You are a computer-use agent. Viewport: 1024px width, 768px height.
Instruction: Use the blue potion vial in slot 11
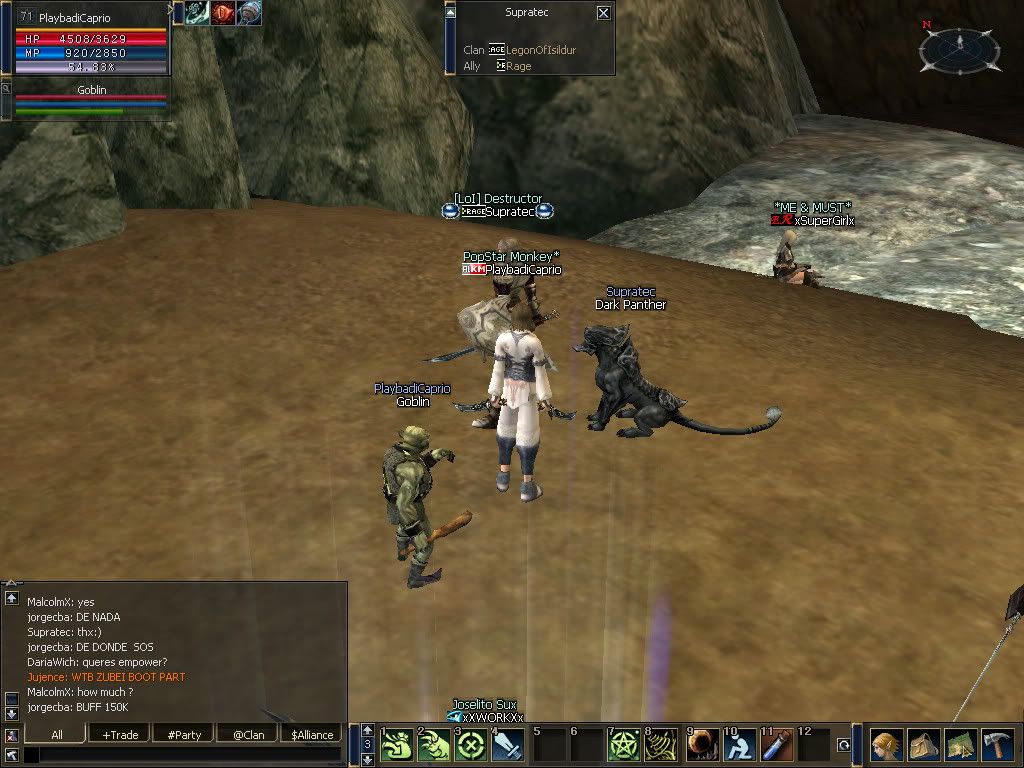click(x=778, y=745)
